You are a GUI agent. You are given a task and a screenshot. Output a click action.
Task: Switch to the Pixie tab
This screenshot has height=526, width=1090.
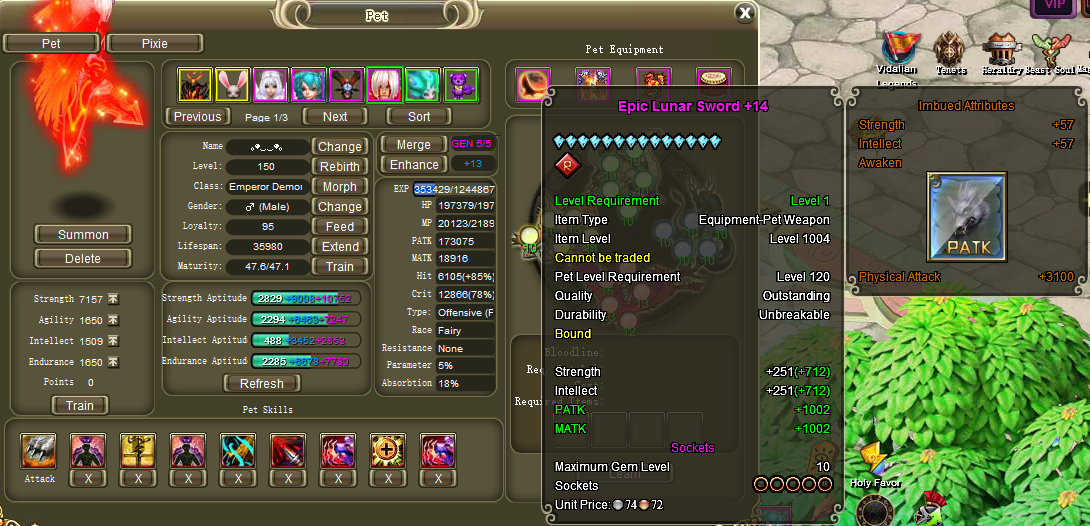click(155, 44)
